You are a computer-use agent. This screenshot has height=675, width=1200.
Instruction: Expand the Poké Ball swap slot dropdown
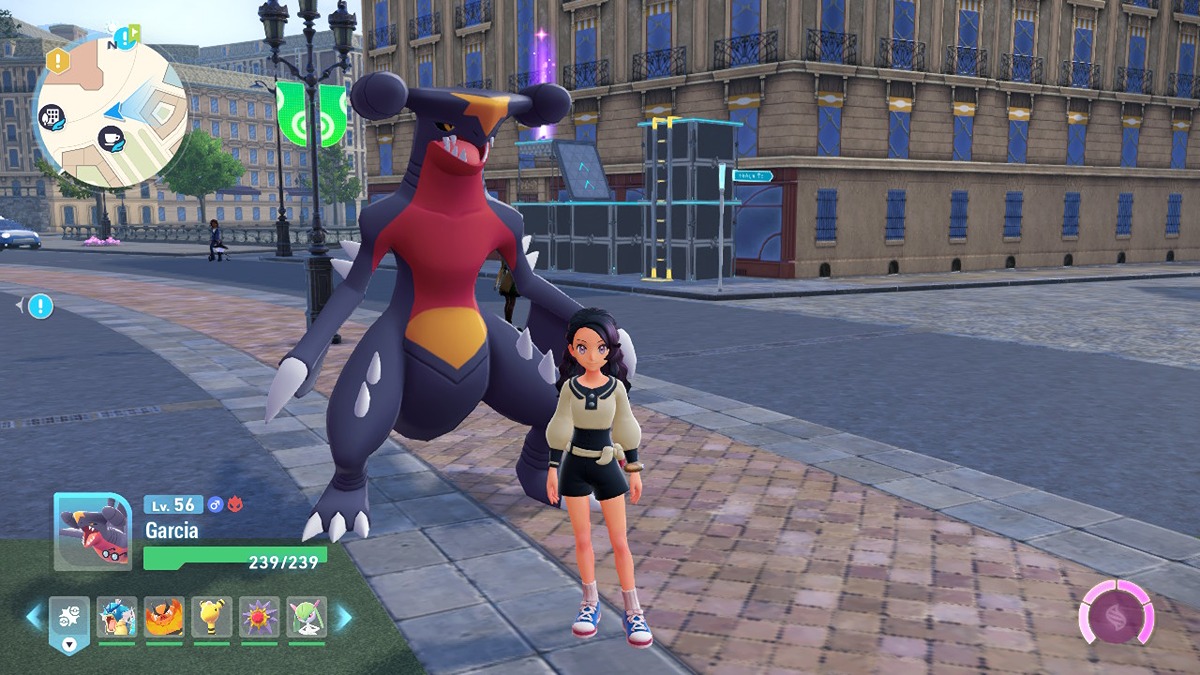(69, 644)
